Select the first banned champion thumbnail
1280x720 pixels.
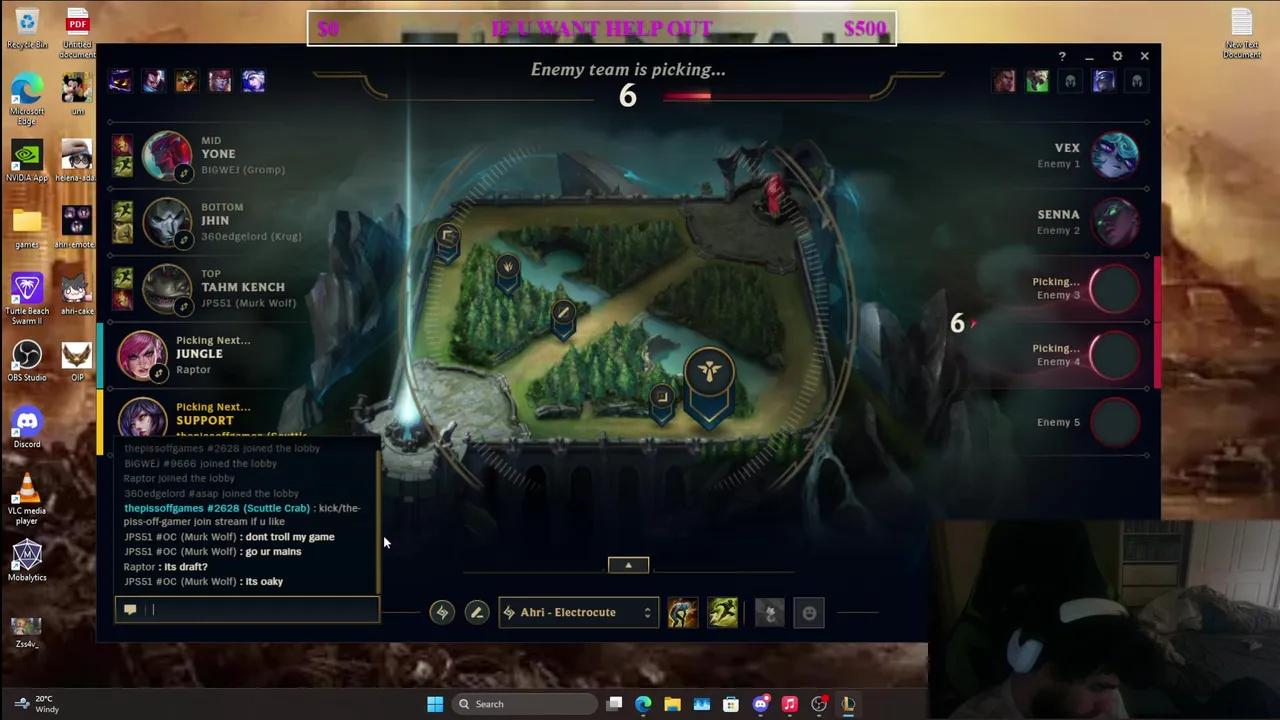pos(120,81)
